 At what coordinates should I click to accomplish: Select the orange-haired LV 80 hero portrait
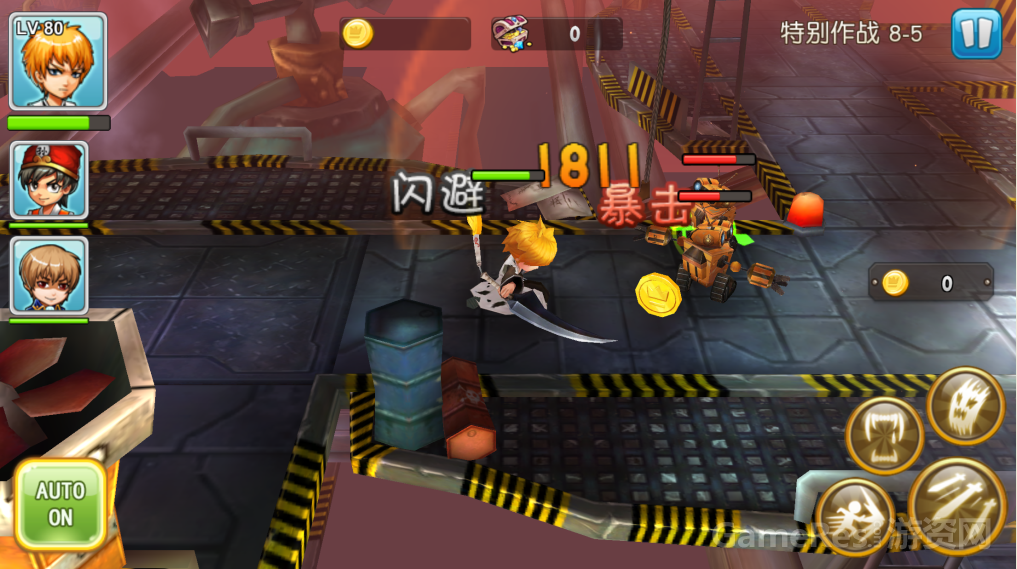coord(58,62)
